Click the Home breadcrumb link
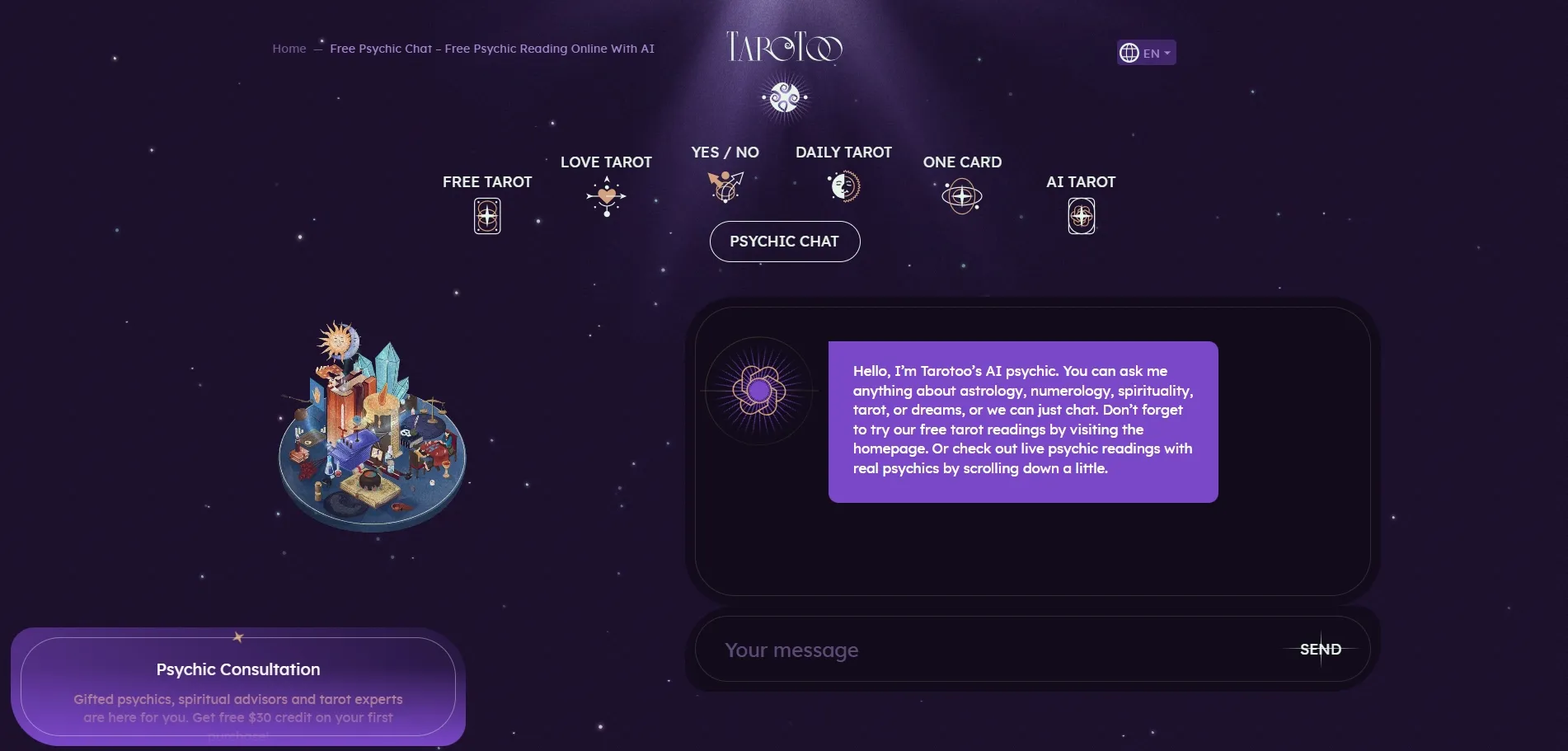 tap(289, 49)
